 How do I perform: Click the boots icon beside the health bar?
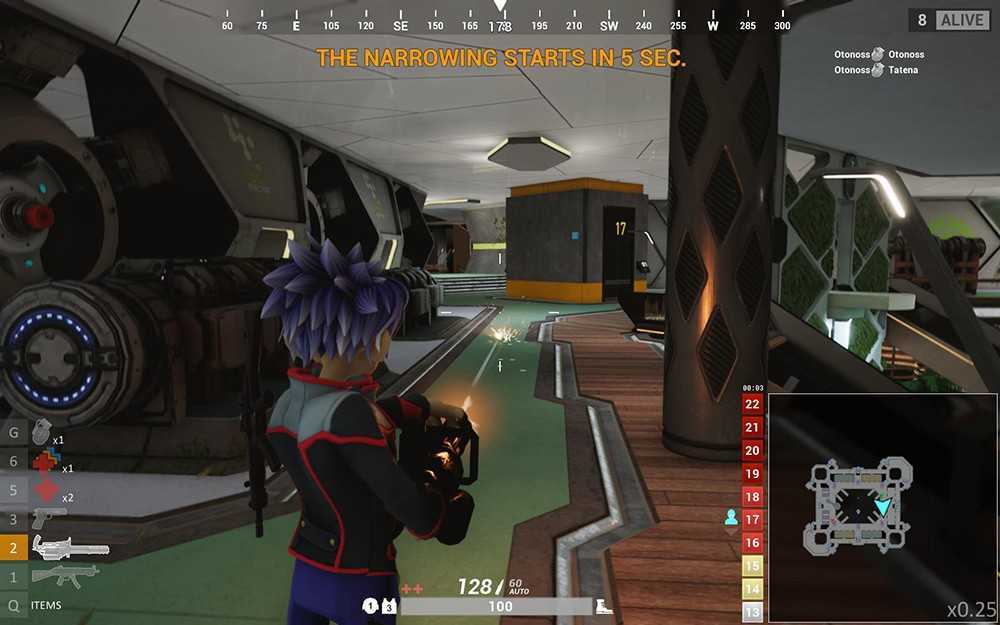coord(605,606)
